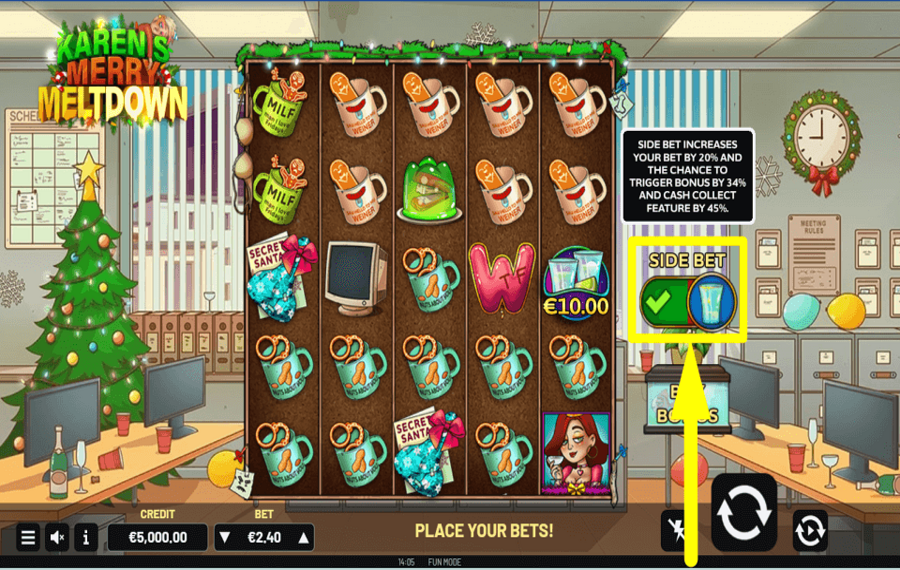Decrease the bet amount
The width and height of the screenshot is (900, 570).
(x=224, y=537)
